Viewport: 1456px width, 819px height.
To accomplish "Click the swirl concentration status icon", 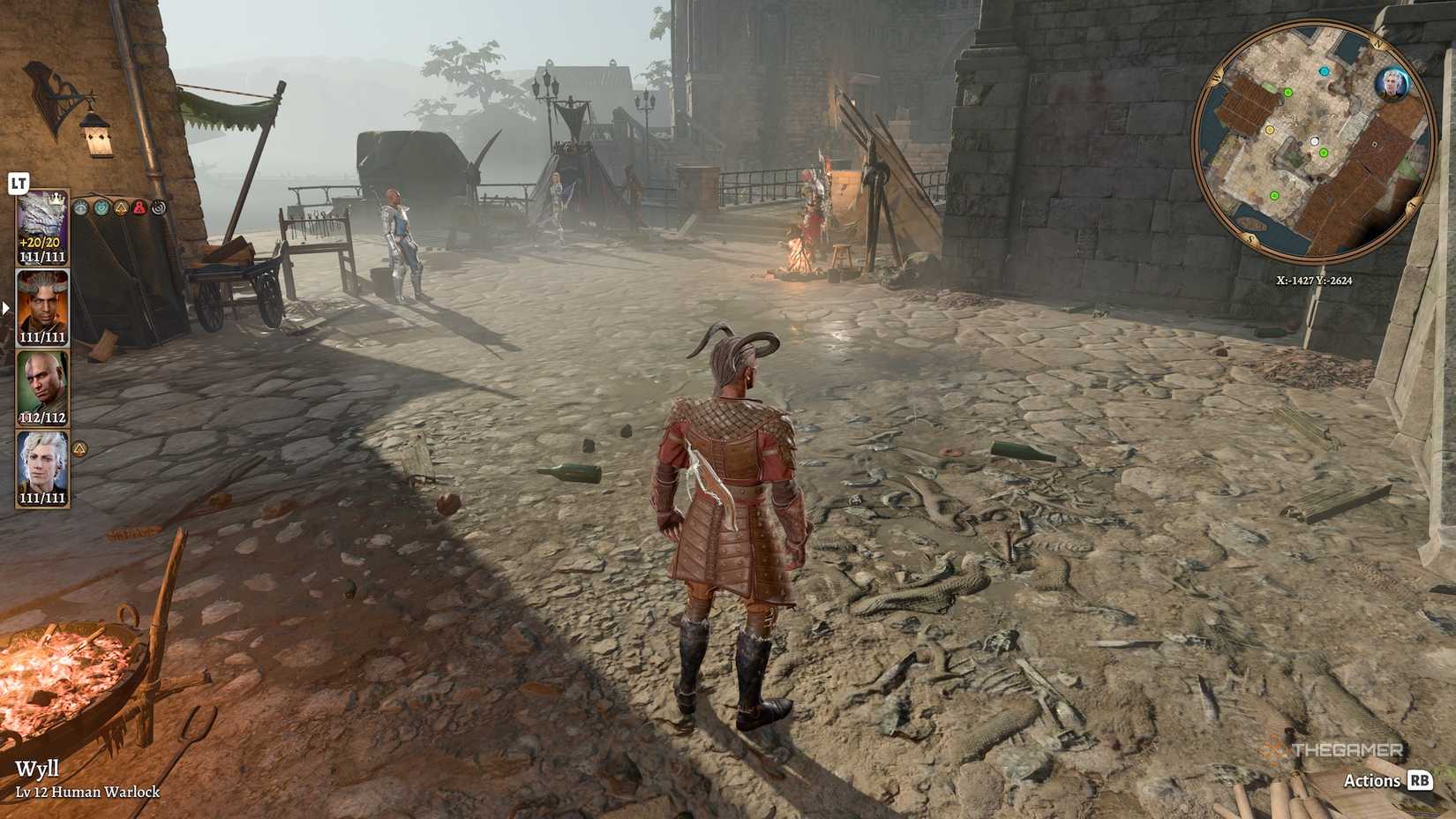I will pos(160,207).
